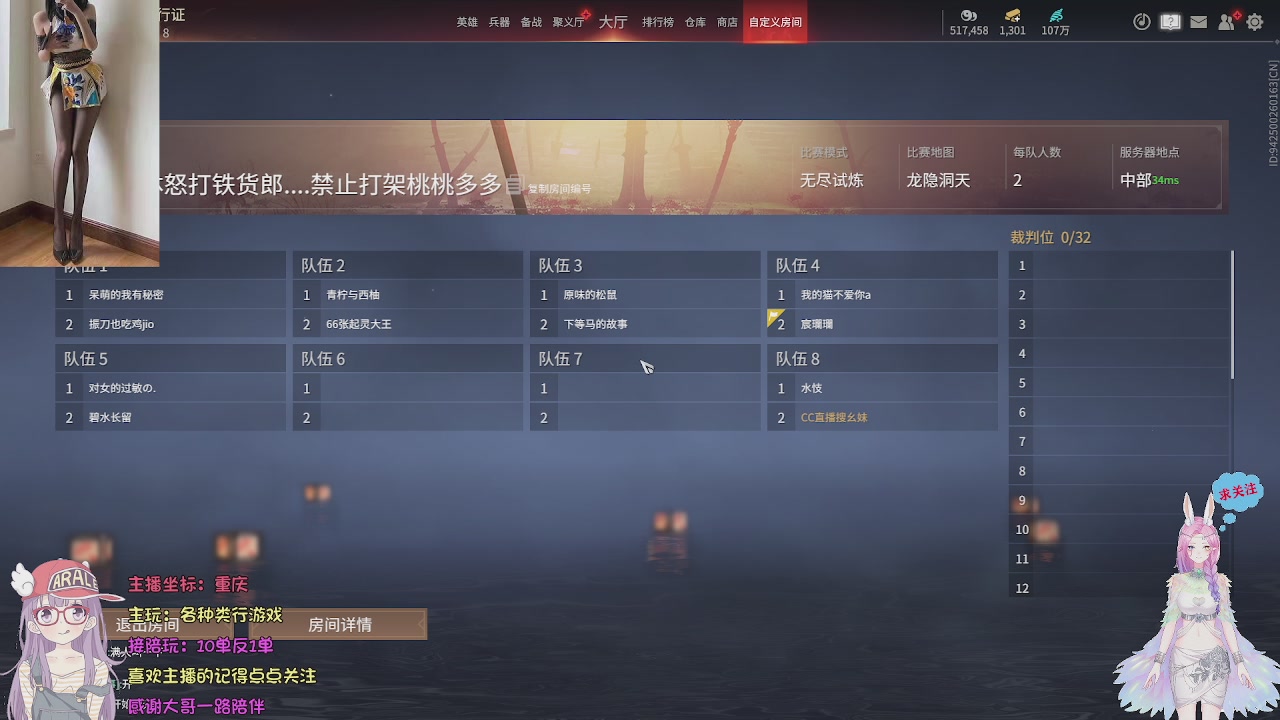Open the mail envelope icon
Viewport: 1280px width, 720px height.
pos(1198,21)
